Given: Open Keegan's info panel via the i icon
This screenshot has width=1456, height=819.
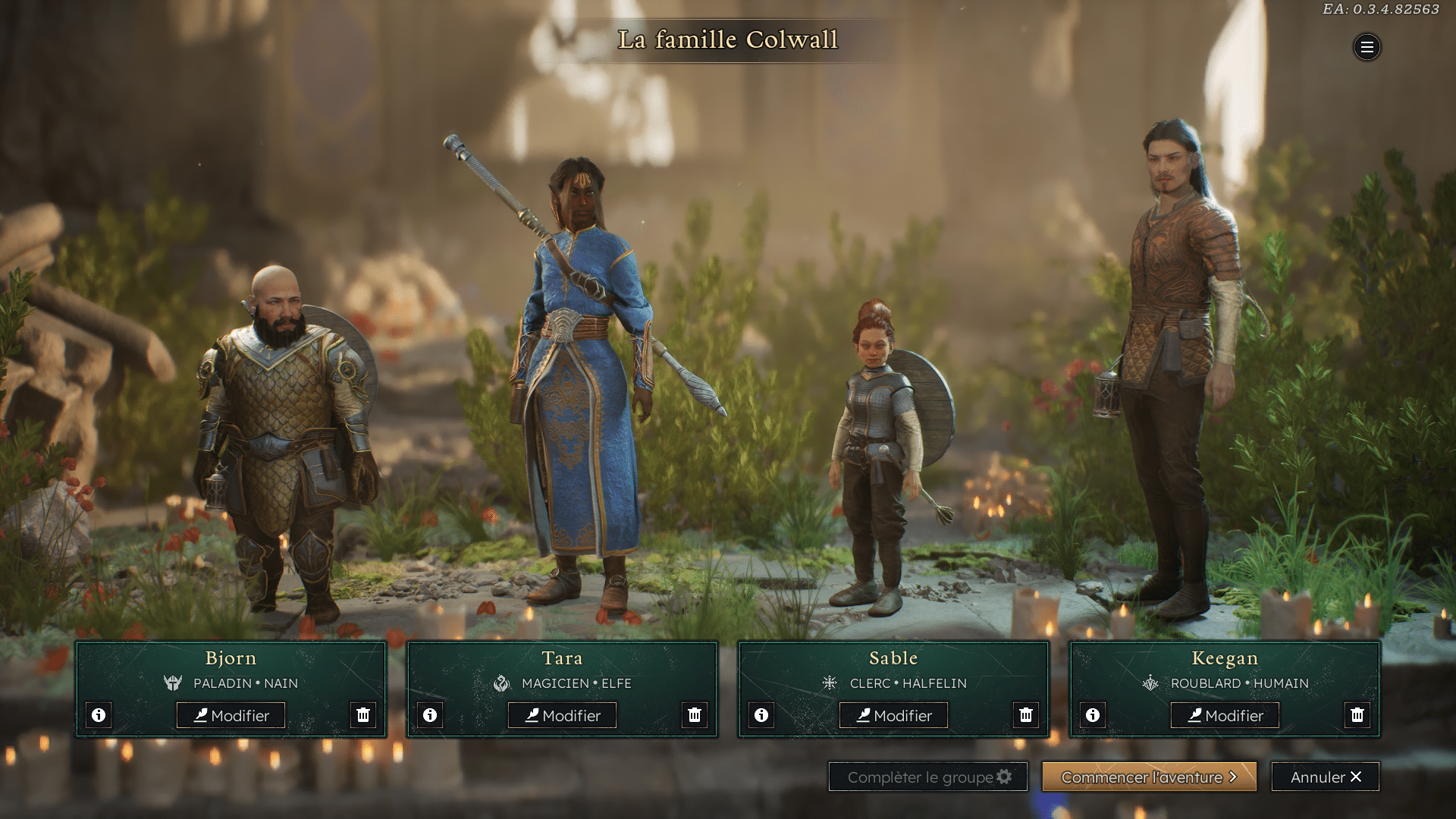Looking at the screenshot, I should pos(1092,714).
